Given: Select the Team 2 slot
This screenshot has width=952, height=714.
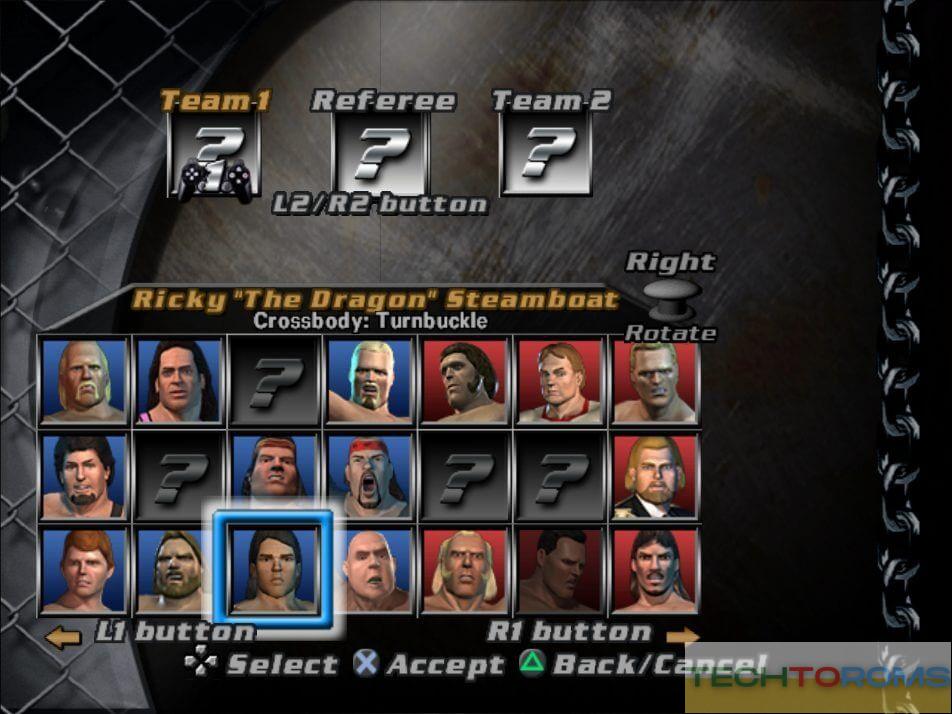Looking at the screenshot, I should tap(545, 153).
